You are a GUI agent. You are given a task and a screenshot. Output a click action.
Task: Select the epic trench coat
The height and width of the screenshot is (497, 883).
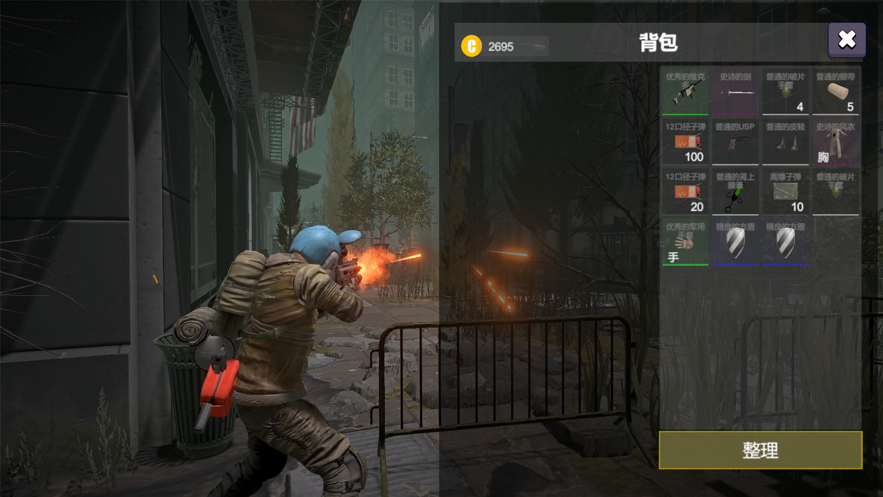[835, 141]
